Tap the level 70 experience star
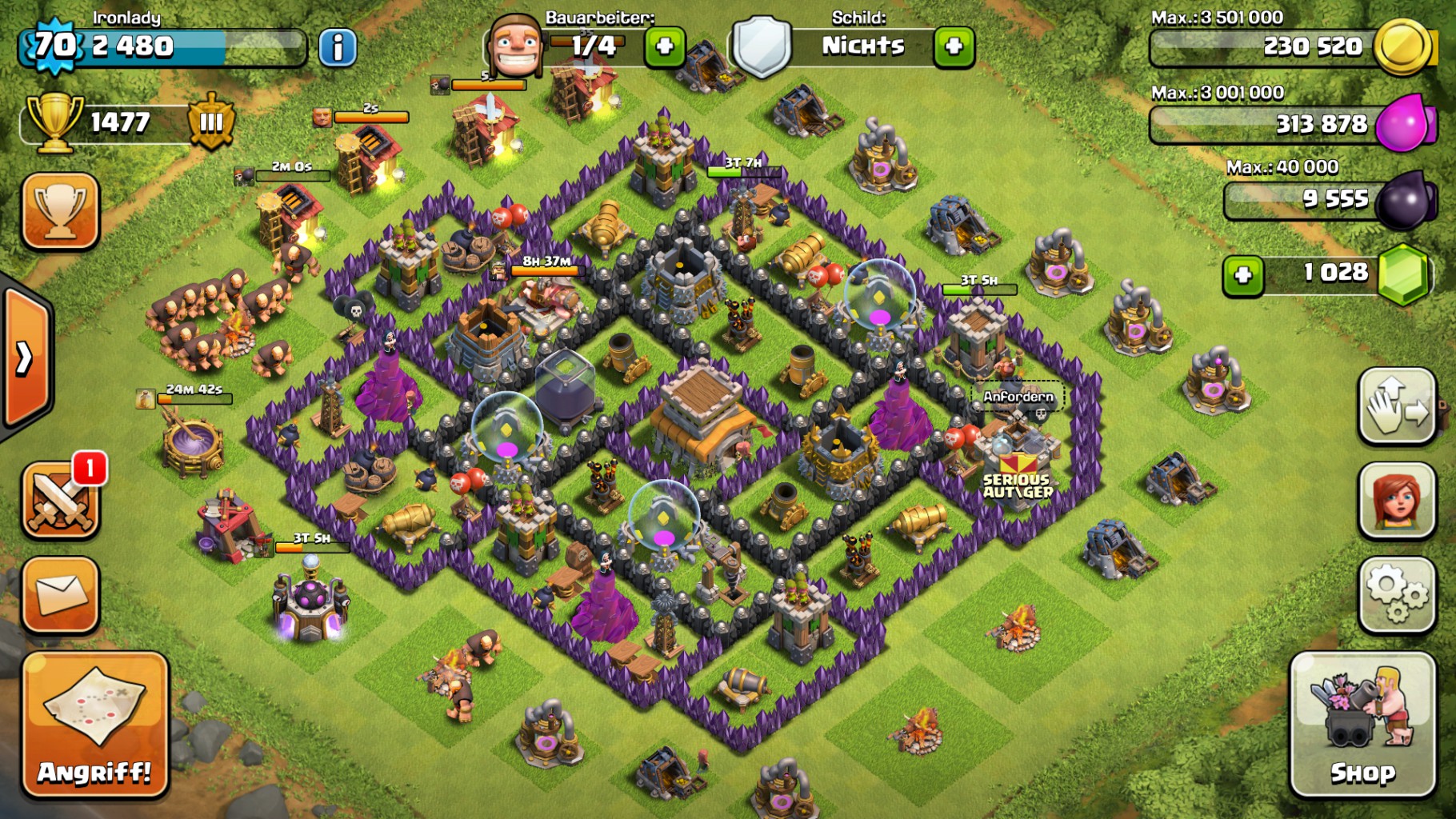 [x=54, y=46]
